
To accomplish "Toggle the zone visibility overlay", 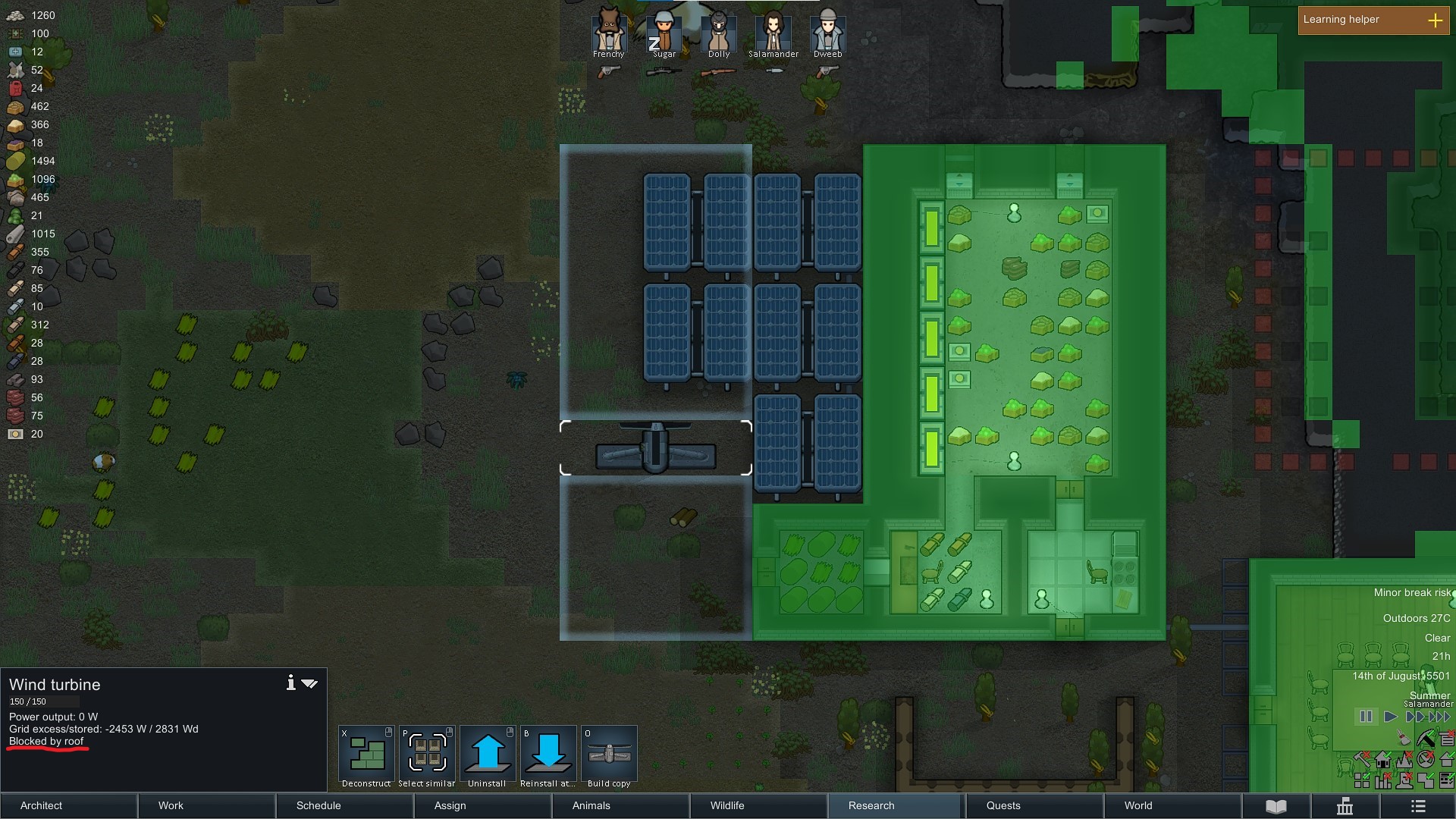I will [1362, 780].
